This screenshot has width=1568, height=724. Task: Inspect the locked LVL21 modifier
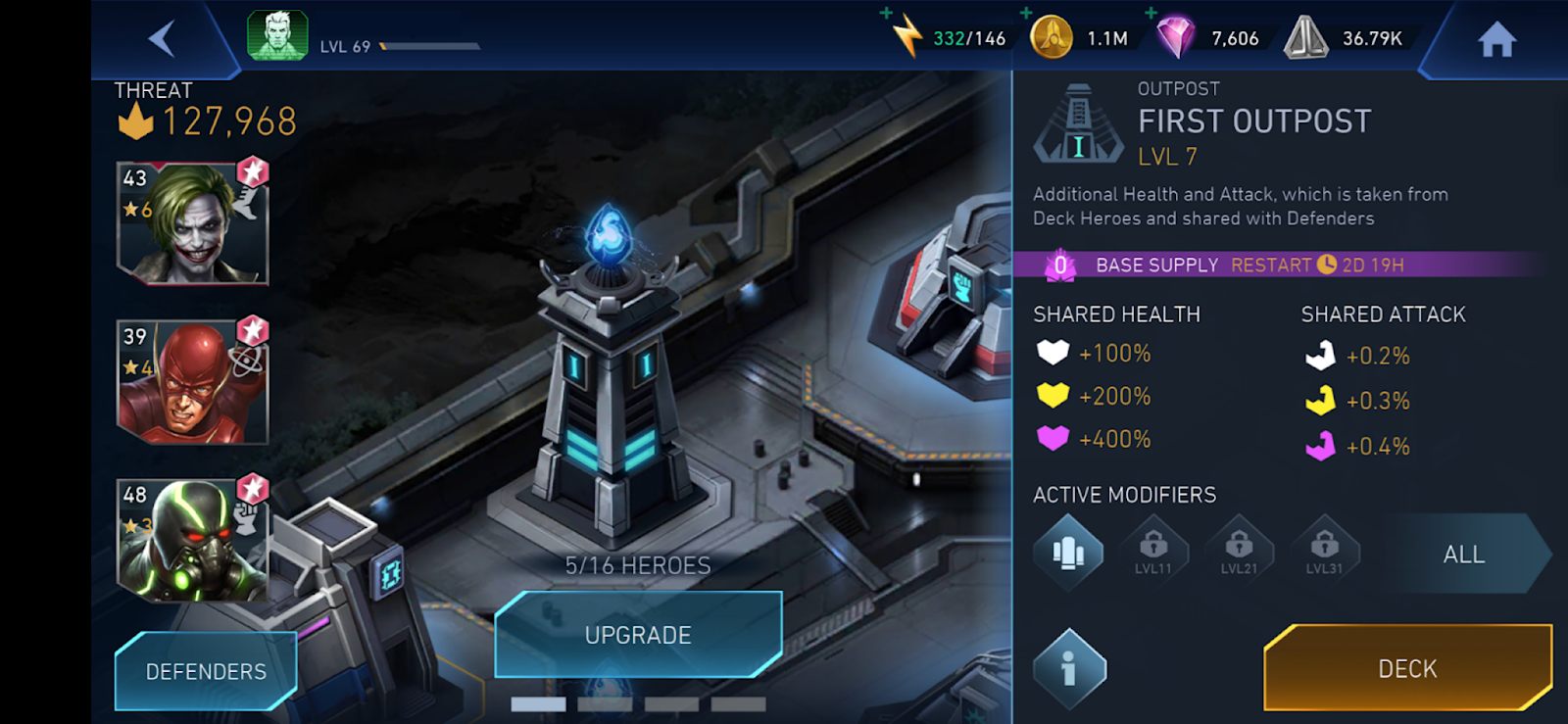(x=1239, y=552)
